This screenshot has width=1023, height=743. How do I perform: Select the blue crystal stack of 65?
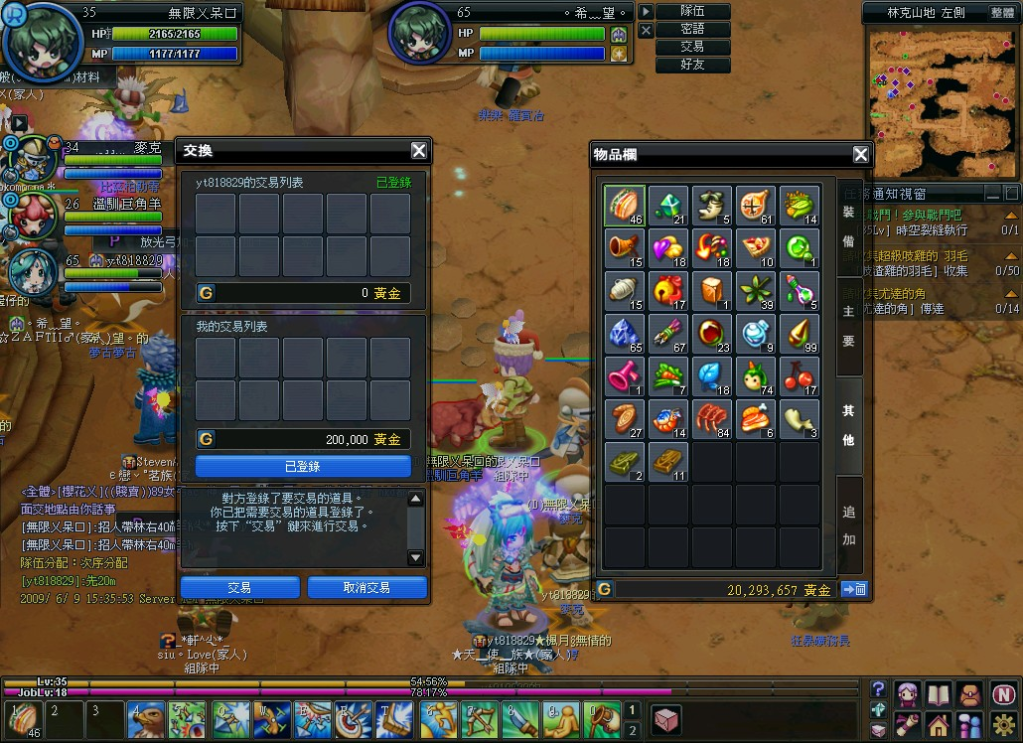point(624,334)
